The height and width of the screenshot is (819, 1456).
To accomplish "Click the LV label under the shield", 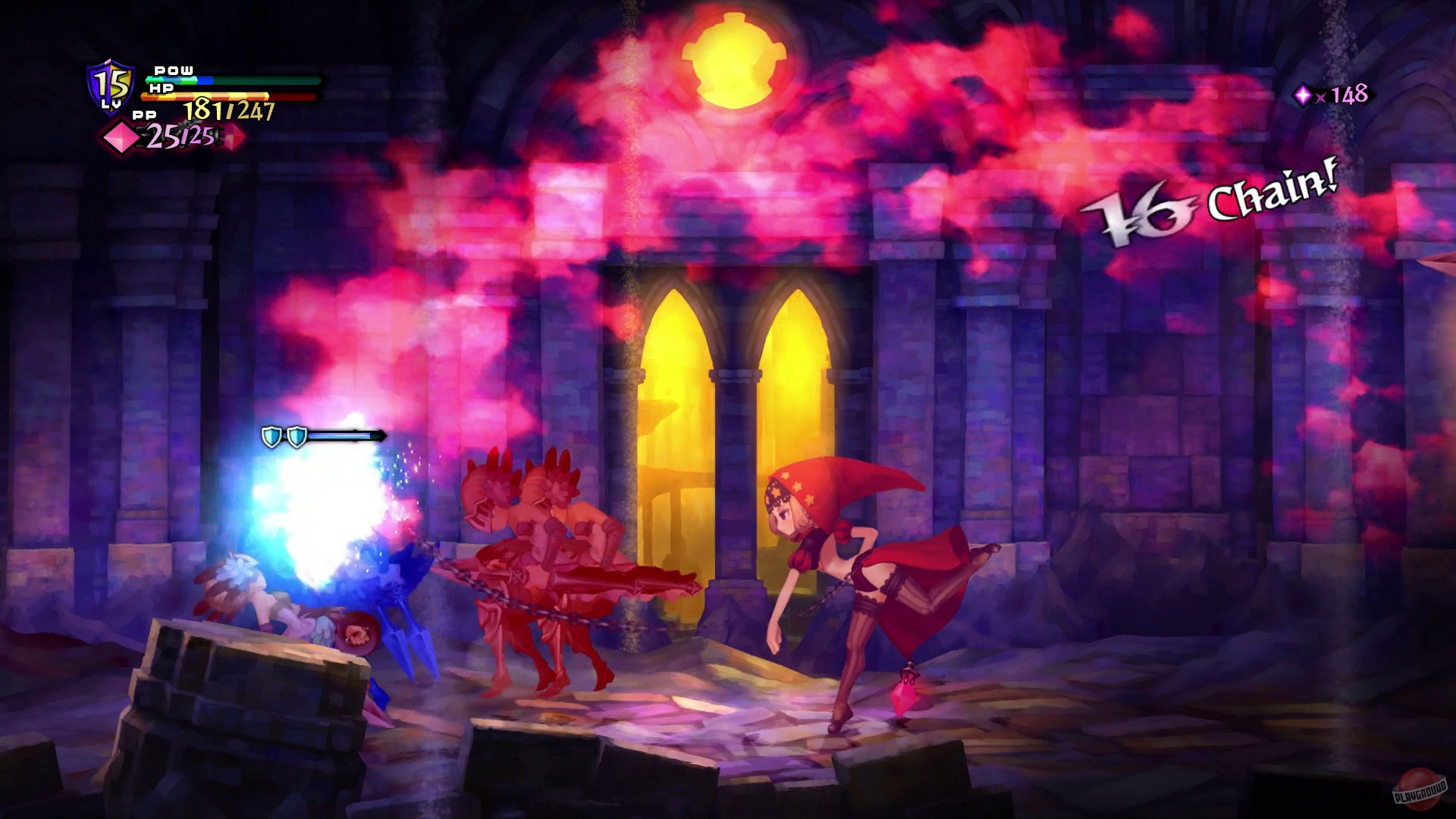I will click(x=111, y=103).
